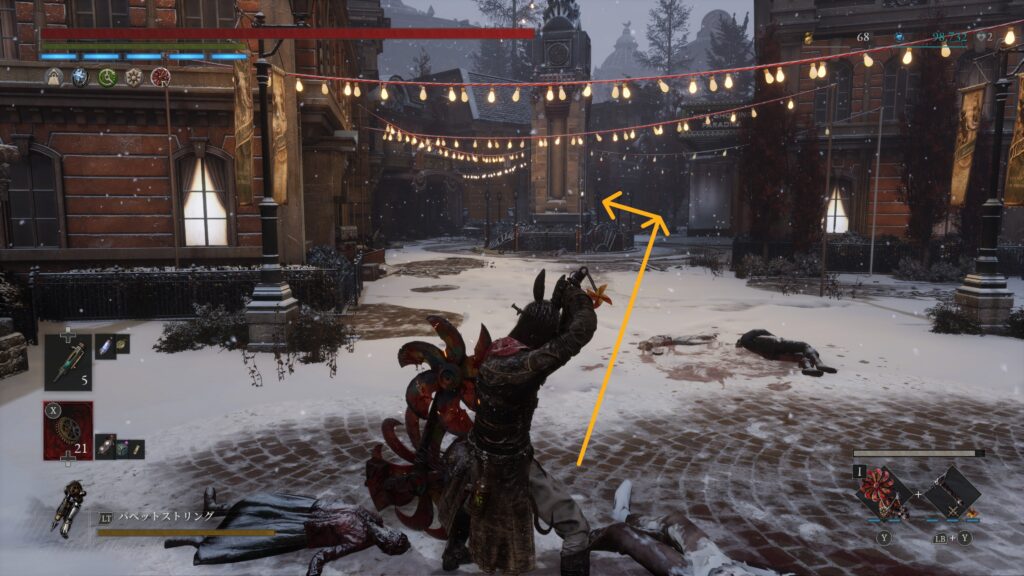Viewport: 1024px width, 576px height.
Task: Click the blue snowflake buff icon
Action: pyautogui.click(x=80, y=77)
